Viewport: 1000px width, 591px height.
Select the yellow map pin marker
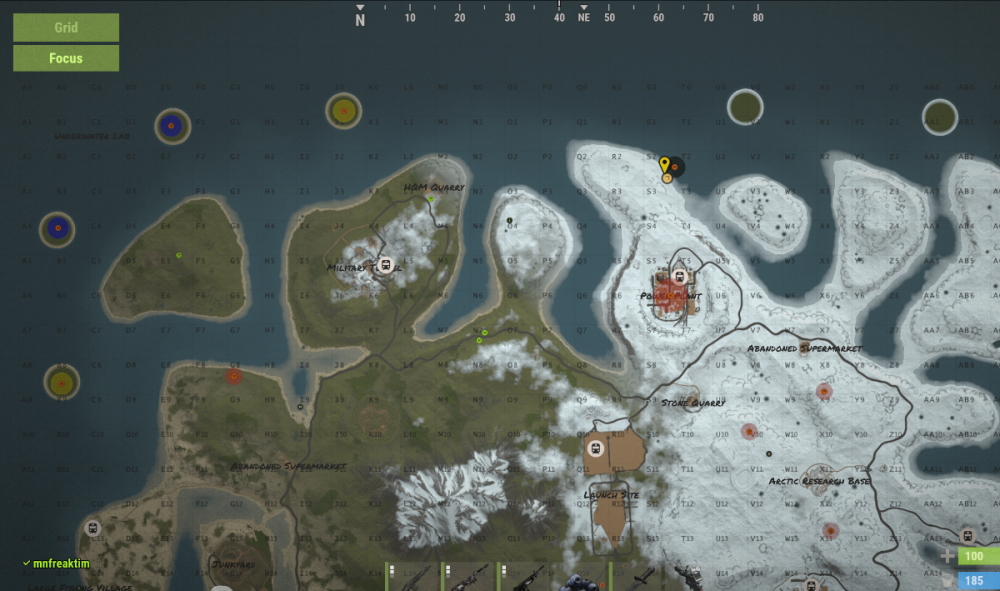[x=664, y=164]
